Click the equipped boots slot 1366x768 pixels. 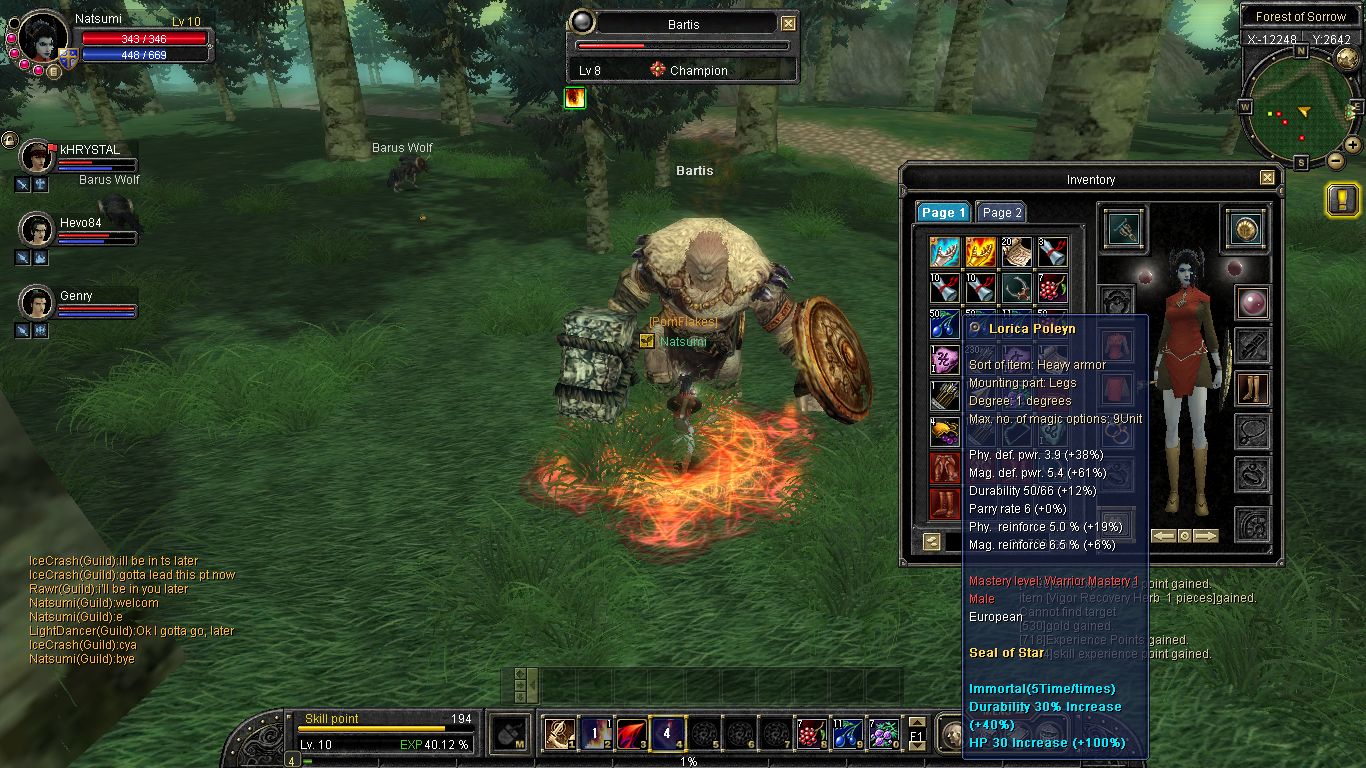click(x=1252, y=389)
